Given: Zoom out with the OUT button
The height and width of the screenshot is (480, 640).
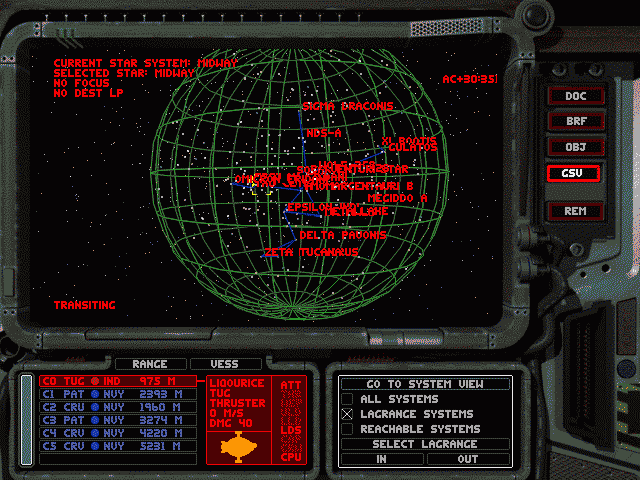Looking at the screenshot, I should click(x=467, y=459).
